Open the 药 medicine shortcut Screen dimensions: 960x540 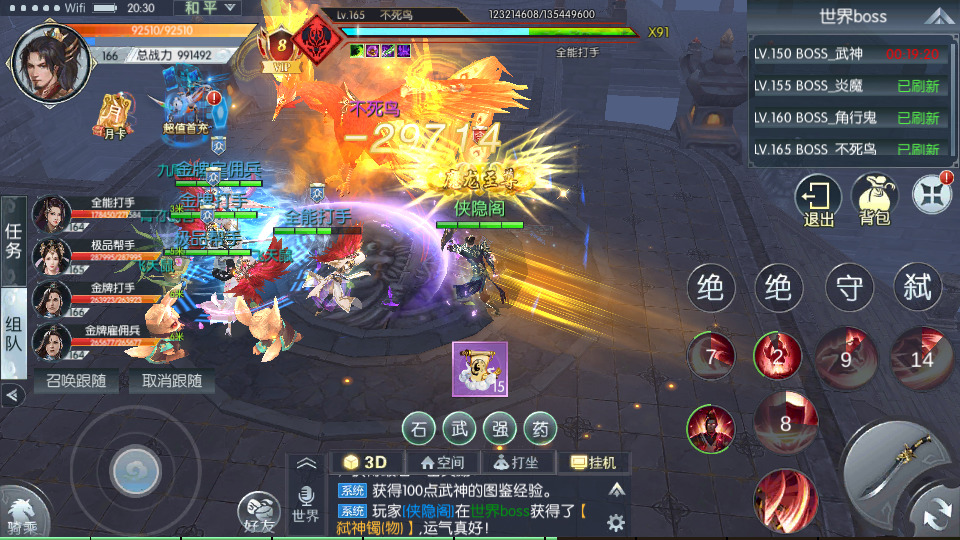point(540,429)
